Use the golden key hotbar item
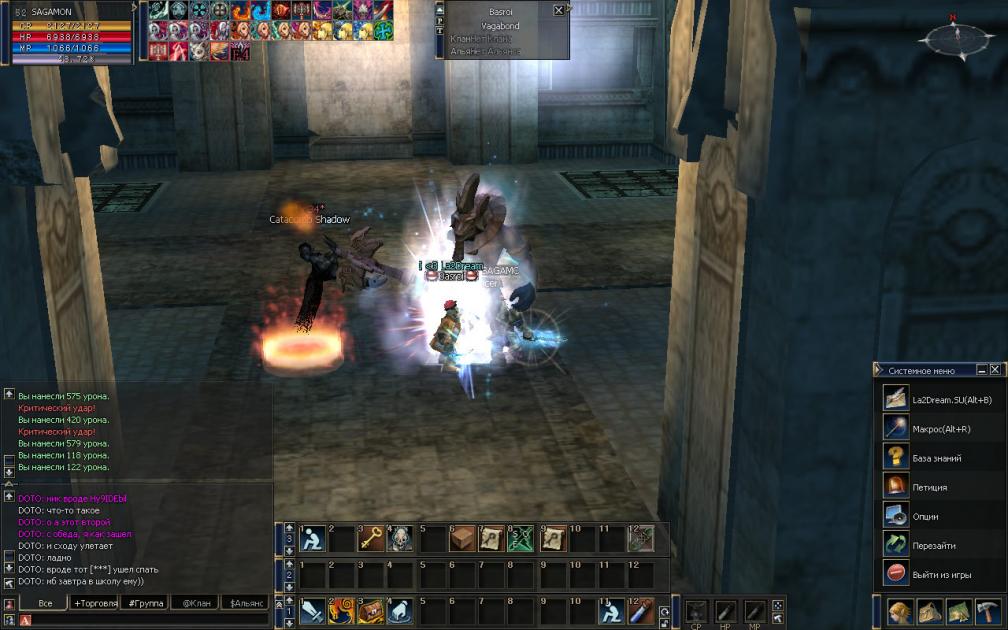 371,538
